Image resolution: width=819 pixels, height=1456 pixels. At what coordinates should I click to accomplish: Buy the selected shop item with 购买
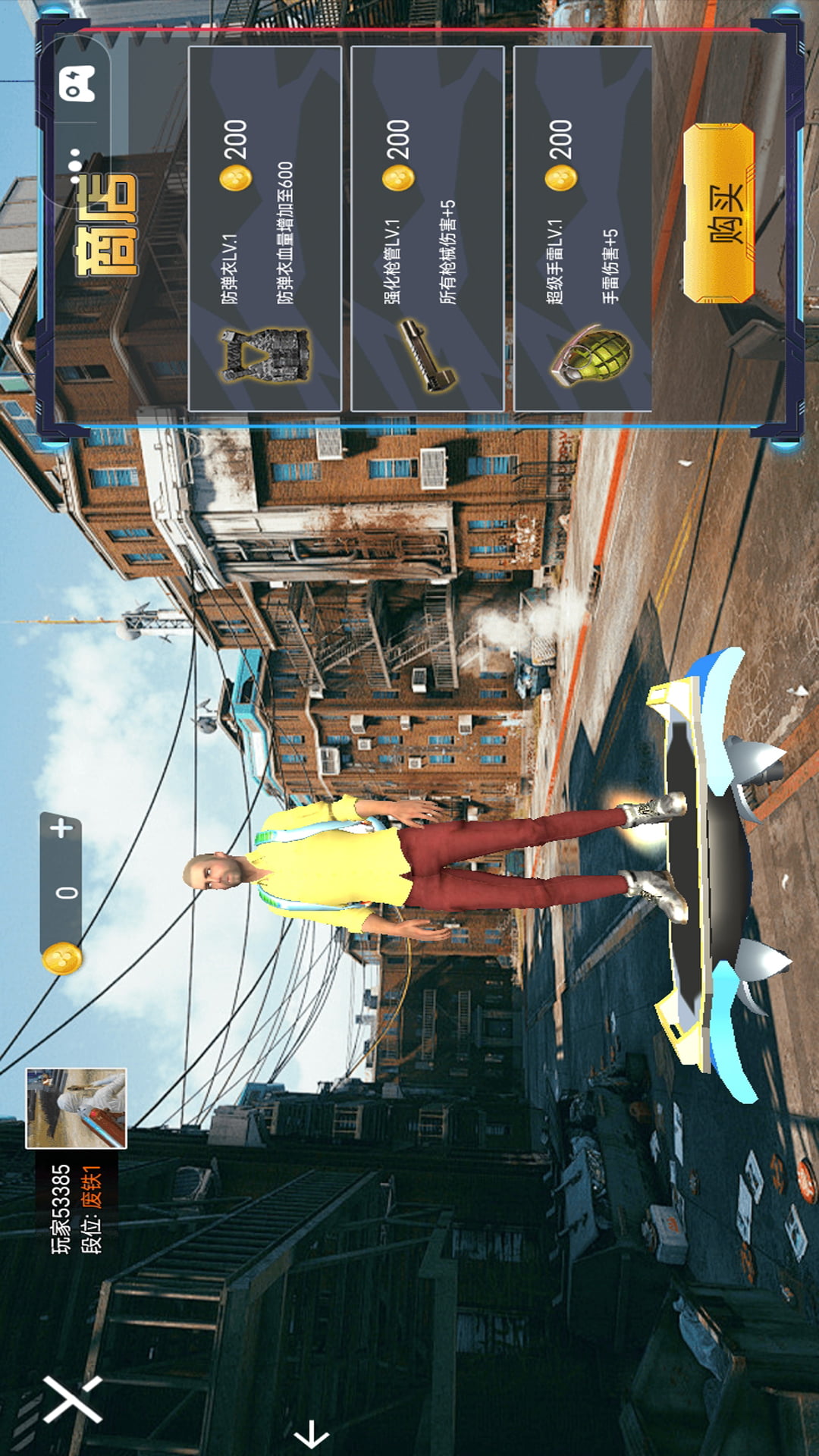click(719, 213)
